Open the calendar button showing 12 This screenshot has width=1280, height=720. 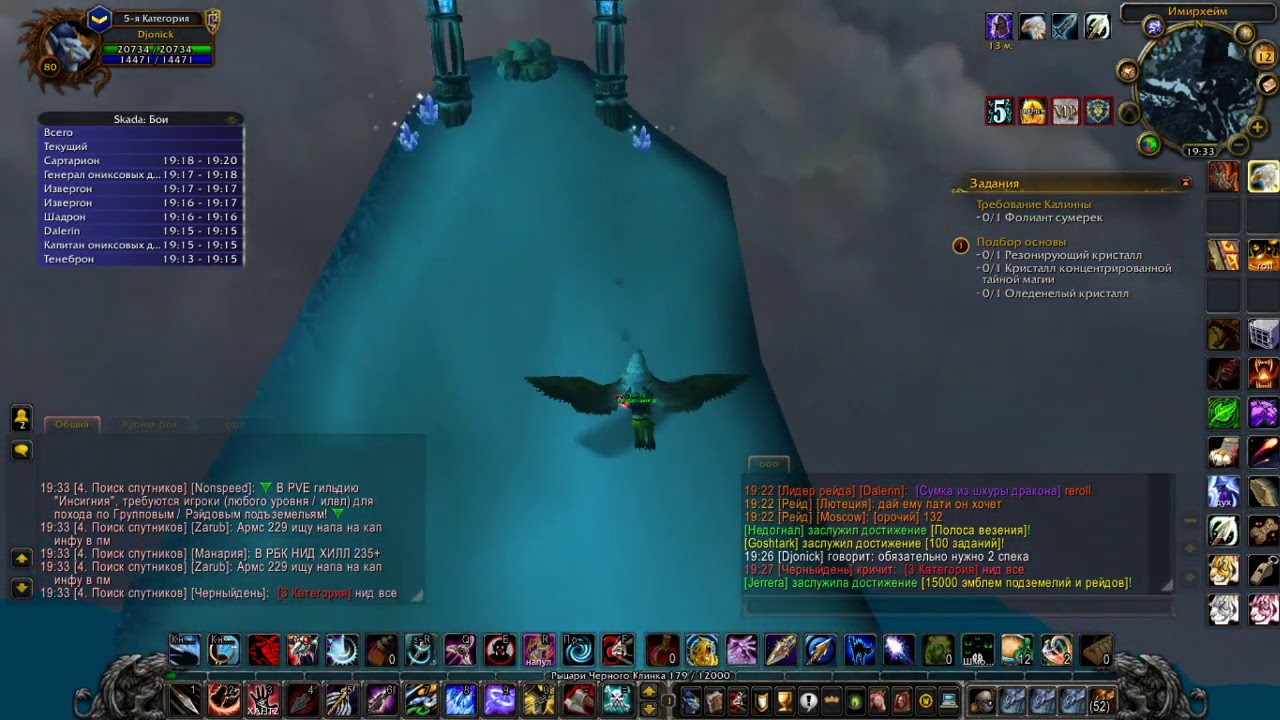[x=1266, y=56]
